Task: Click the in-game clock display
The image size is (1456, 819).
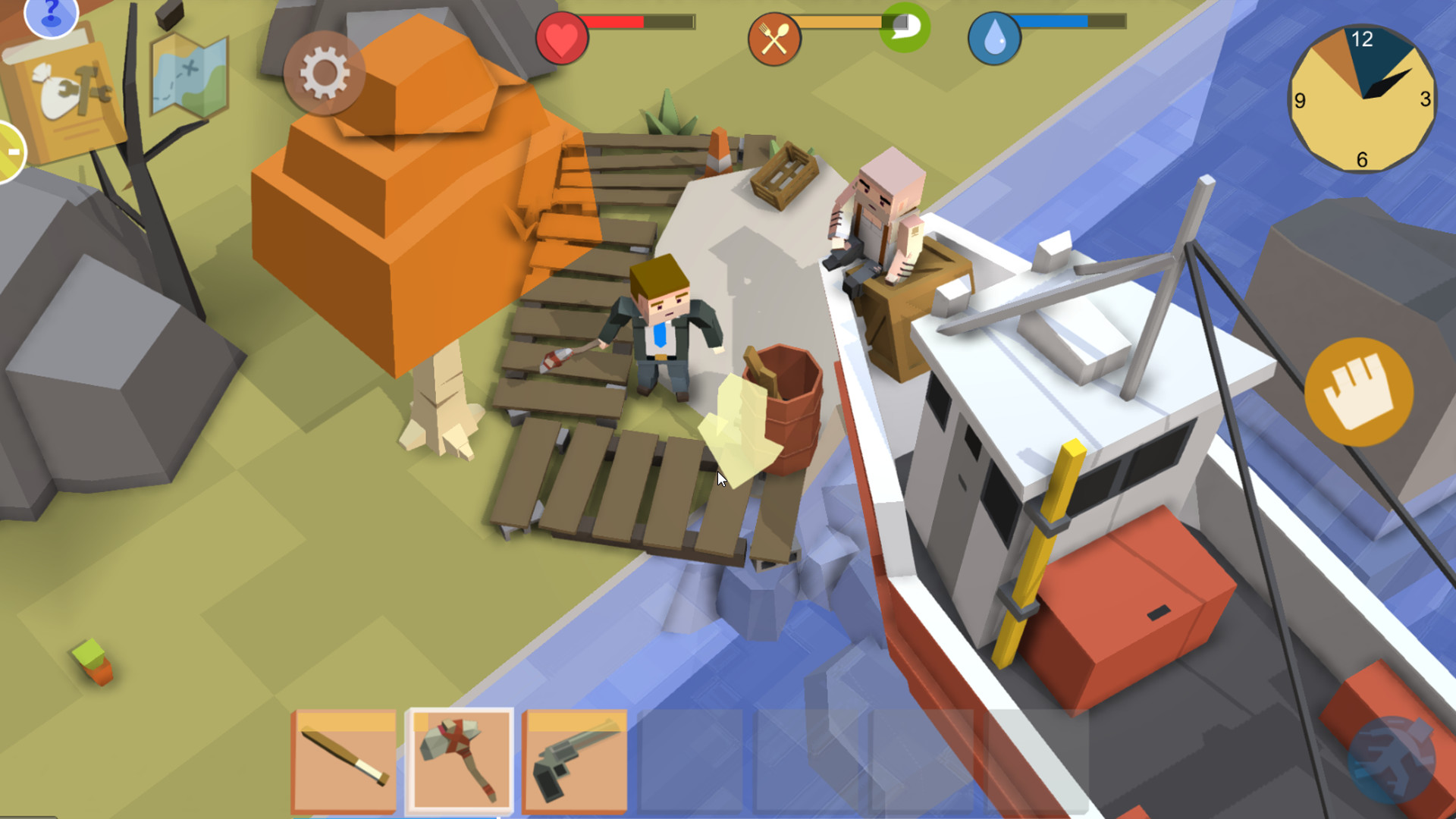Action: (1363, 97)
